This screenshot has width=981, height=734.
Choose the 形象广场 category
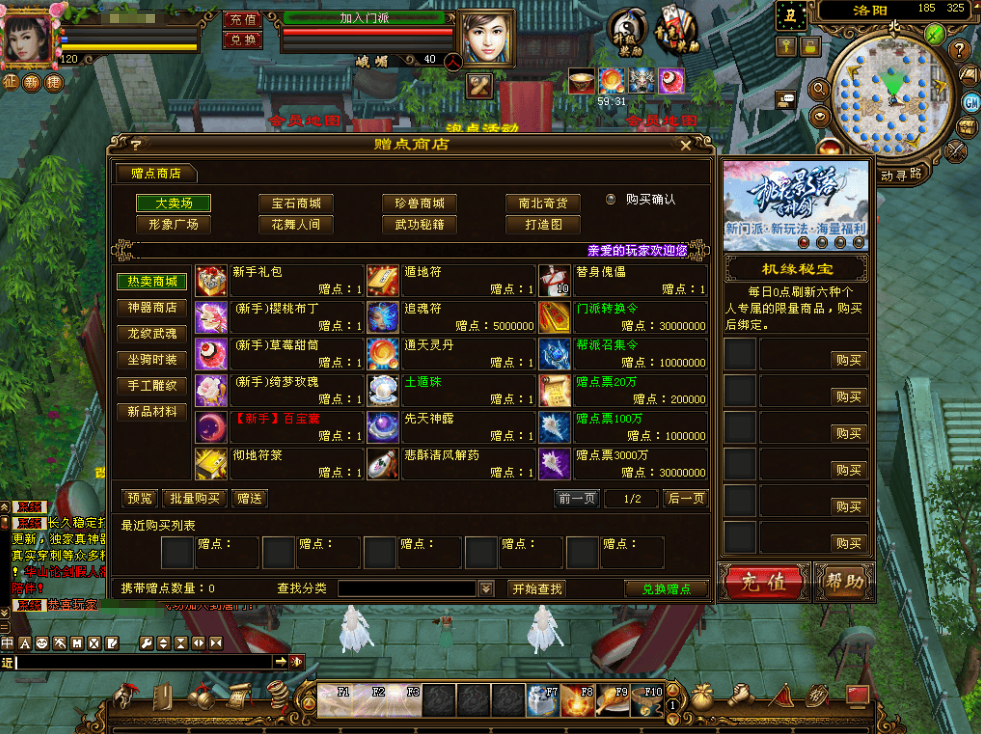click(x=173, y=225)
